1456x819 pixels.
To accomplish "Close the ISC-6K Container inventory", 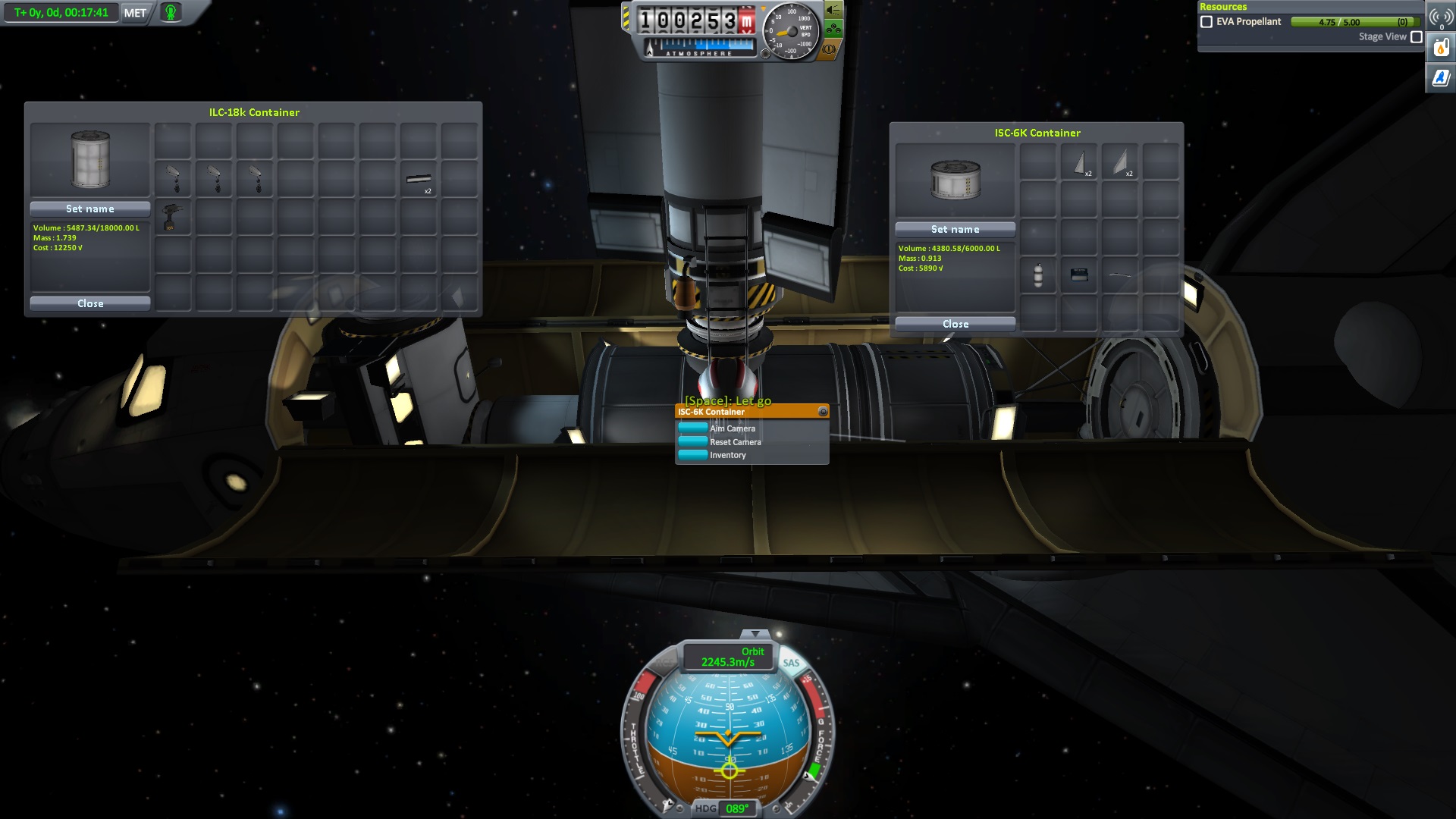I will click(955, 324).
